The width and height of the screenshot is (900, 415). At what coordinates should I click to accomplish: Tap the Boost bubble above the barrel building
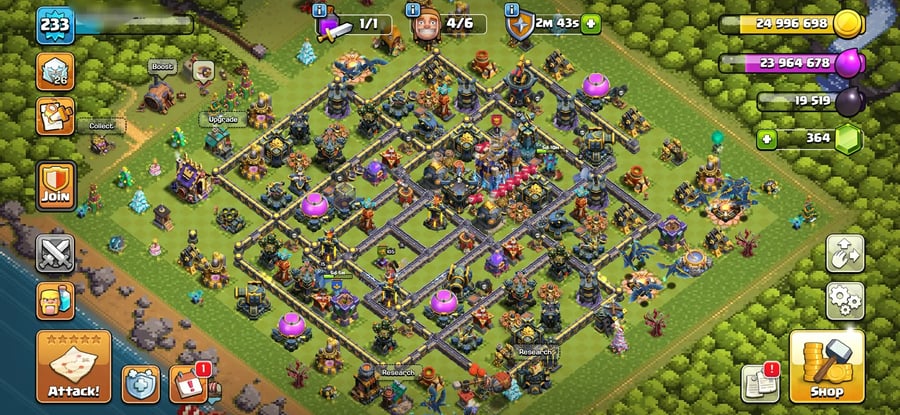point(162,66)
